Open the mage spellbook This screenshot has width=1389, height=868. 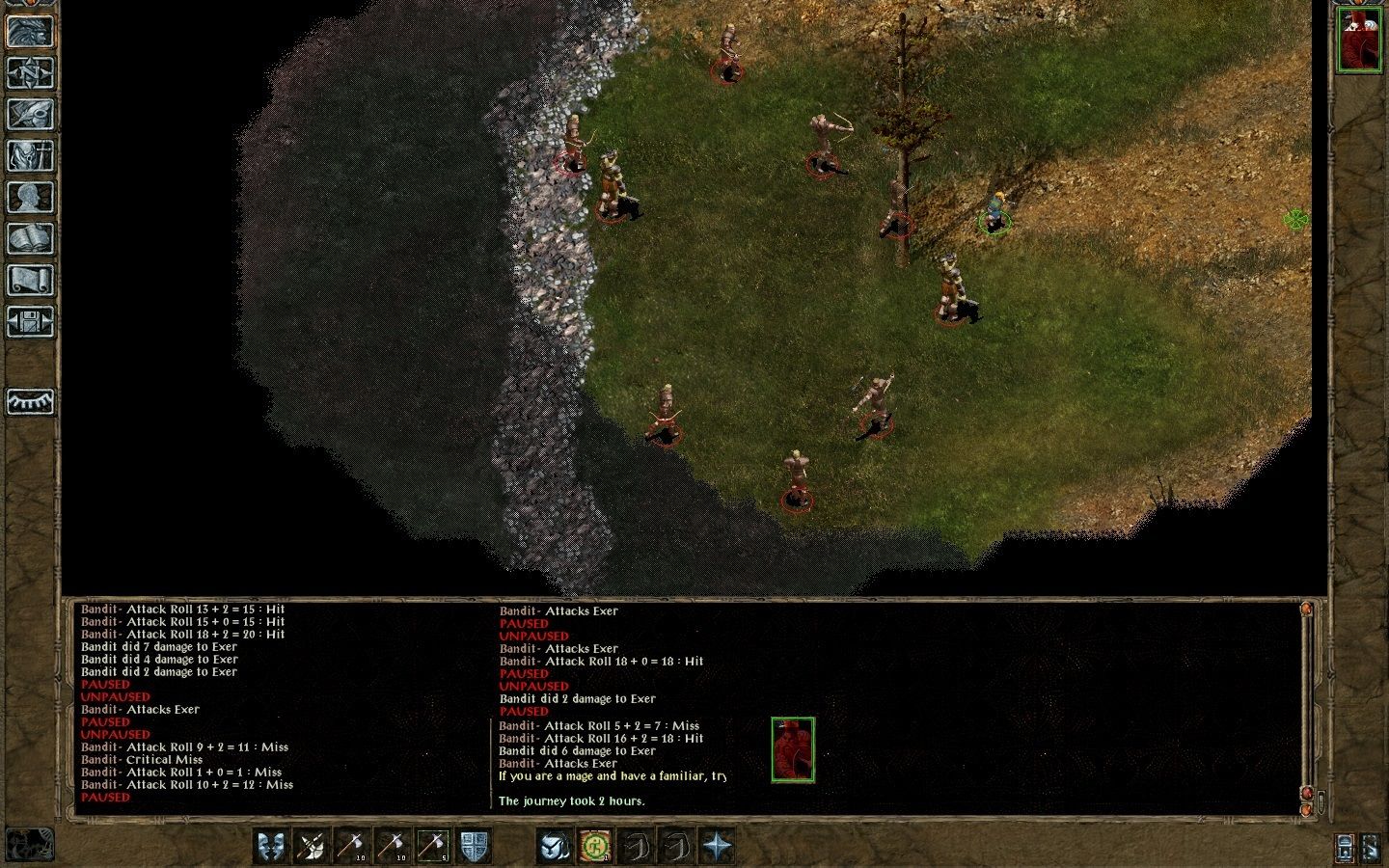point(29,240)
